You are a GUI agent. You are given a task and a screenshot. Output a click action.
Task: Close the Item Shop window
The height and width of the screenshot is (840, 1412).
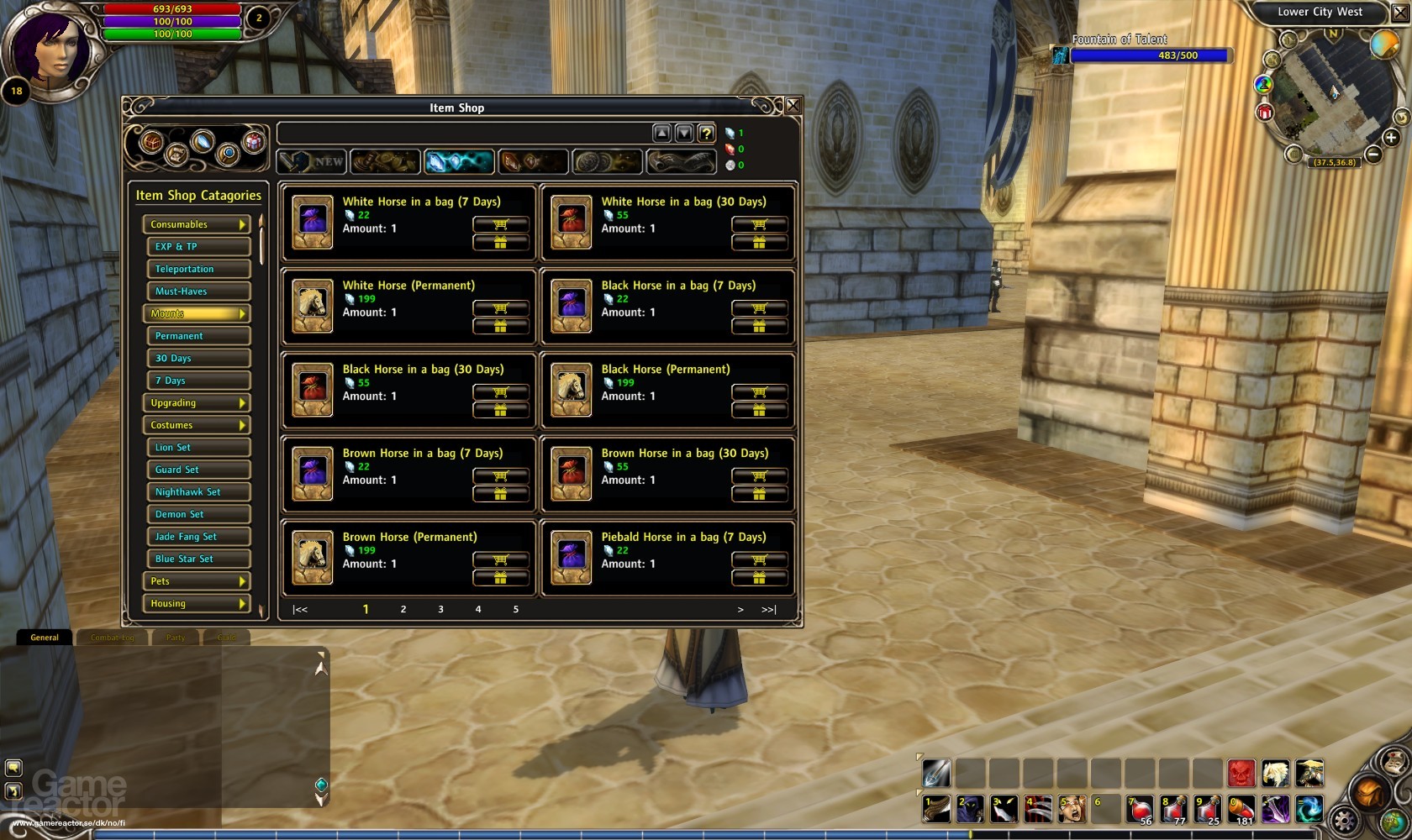pos(793,106)
